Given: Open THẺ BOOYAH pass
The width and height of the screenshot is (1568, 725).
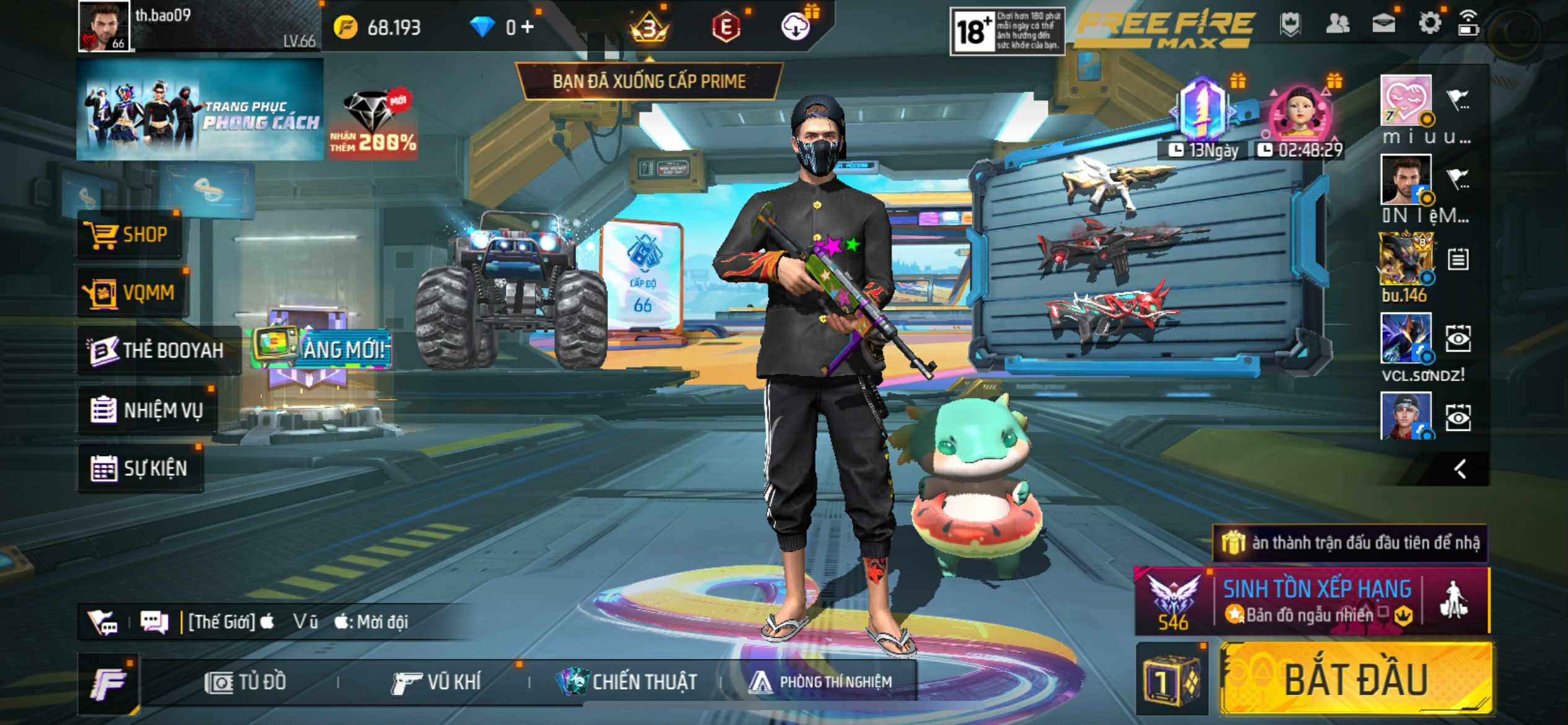Looking at the screenshot, I should click(x=157, y=351).
